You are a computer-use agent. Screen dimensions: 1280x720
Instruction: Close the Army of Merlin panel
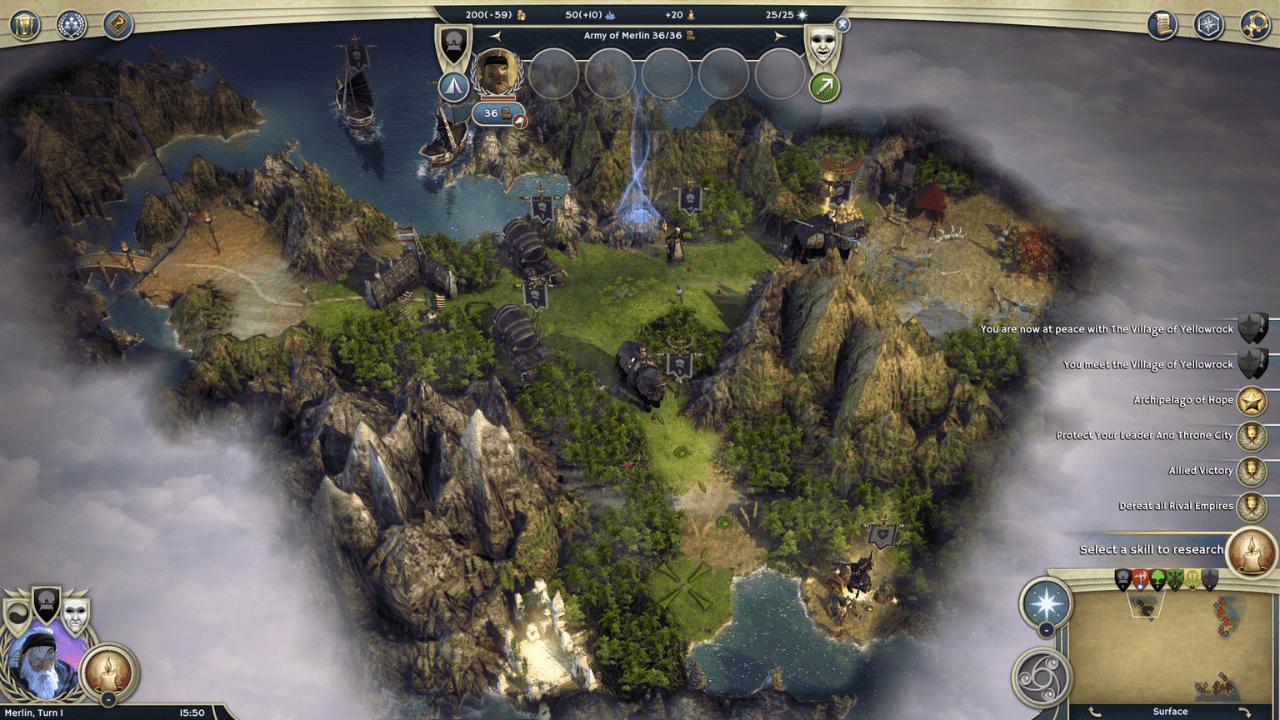[842, 24]
